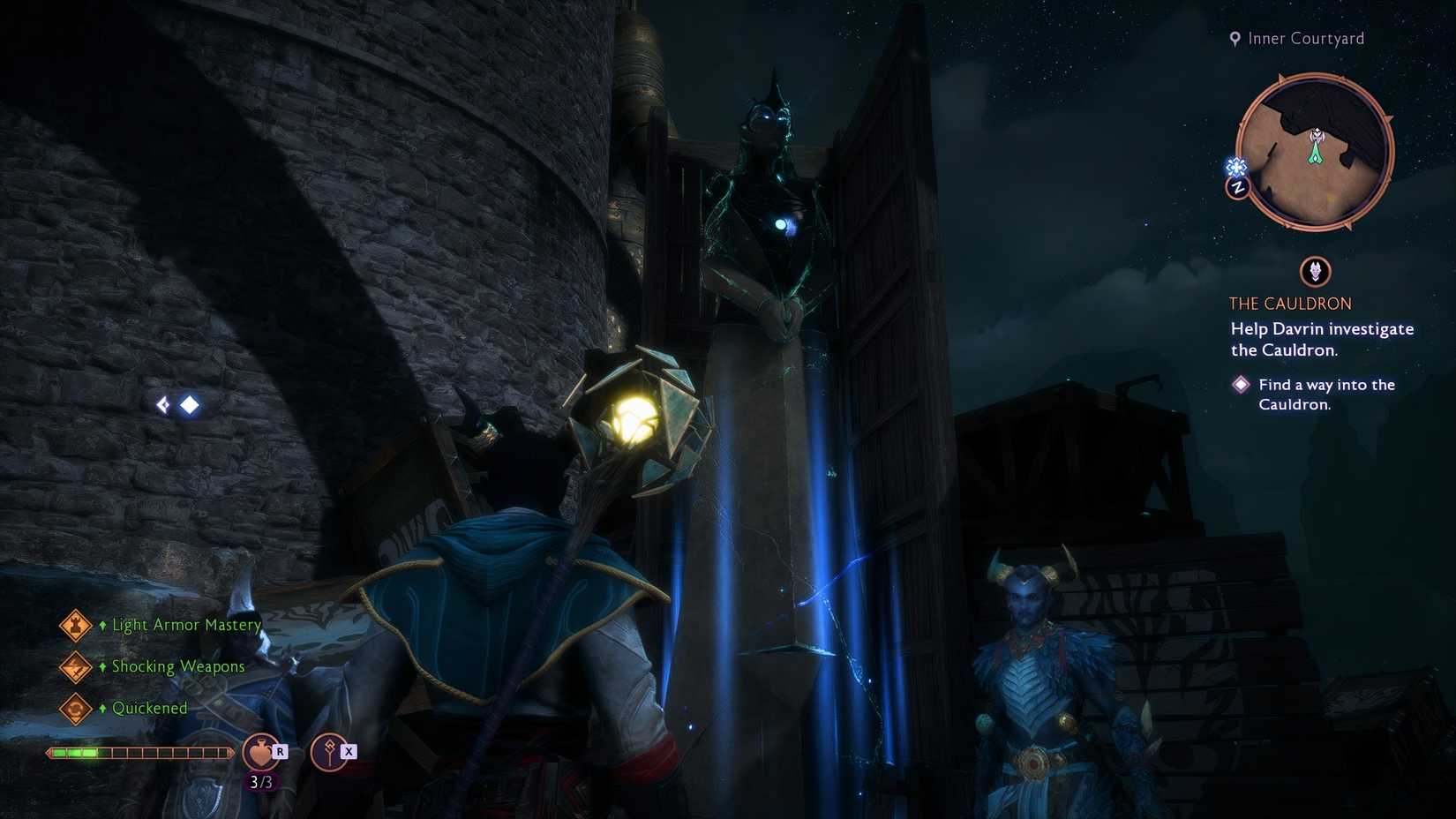1456x819 pixels.
Task: Click the upgrade arrow next to Light Armor Mastery
Action: 101,625
